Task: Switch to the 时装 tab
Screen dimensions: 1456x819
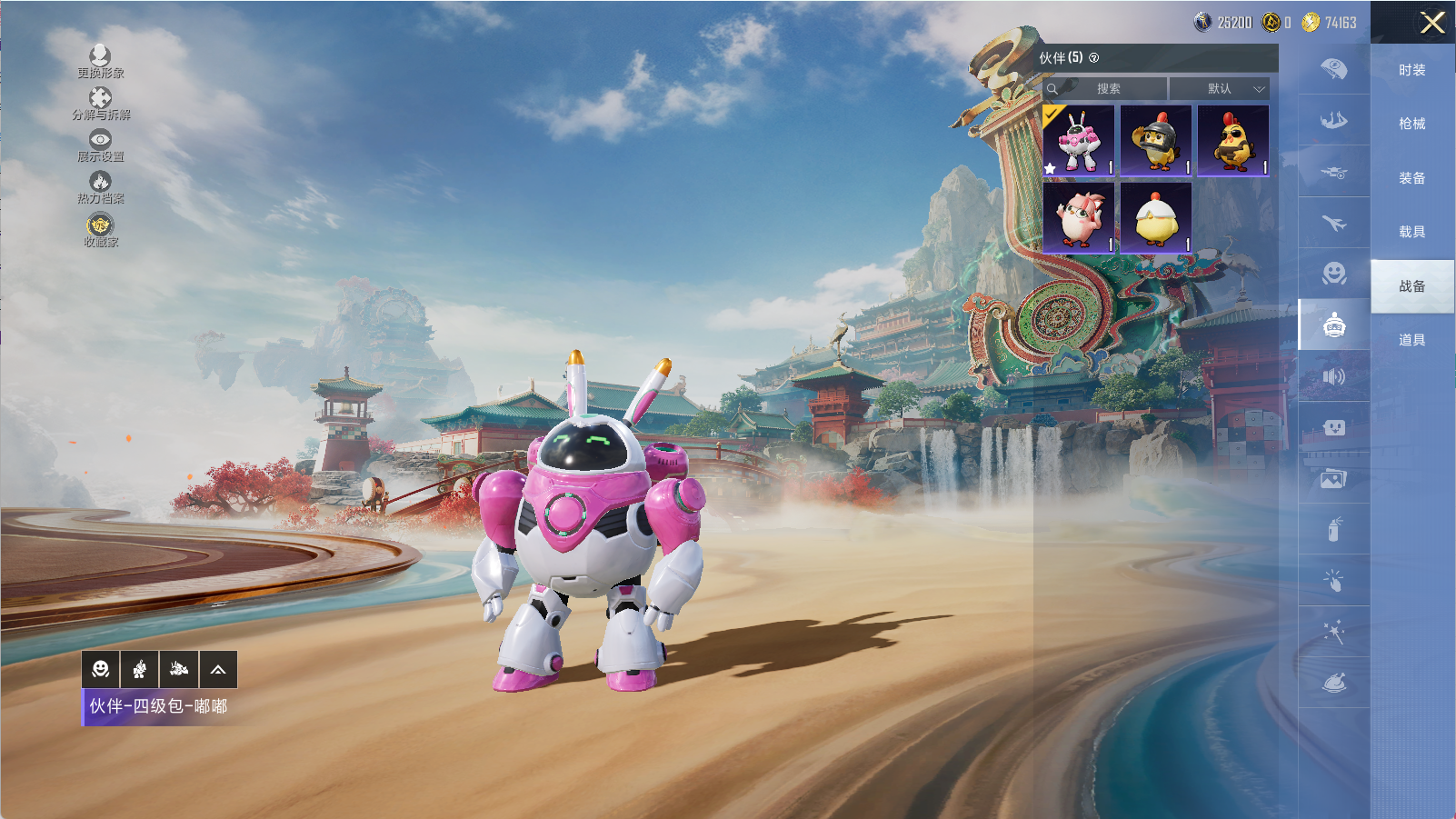Action: (x=1411, y=70)
